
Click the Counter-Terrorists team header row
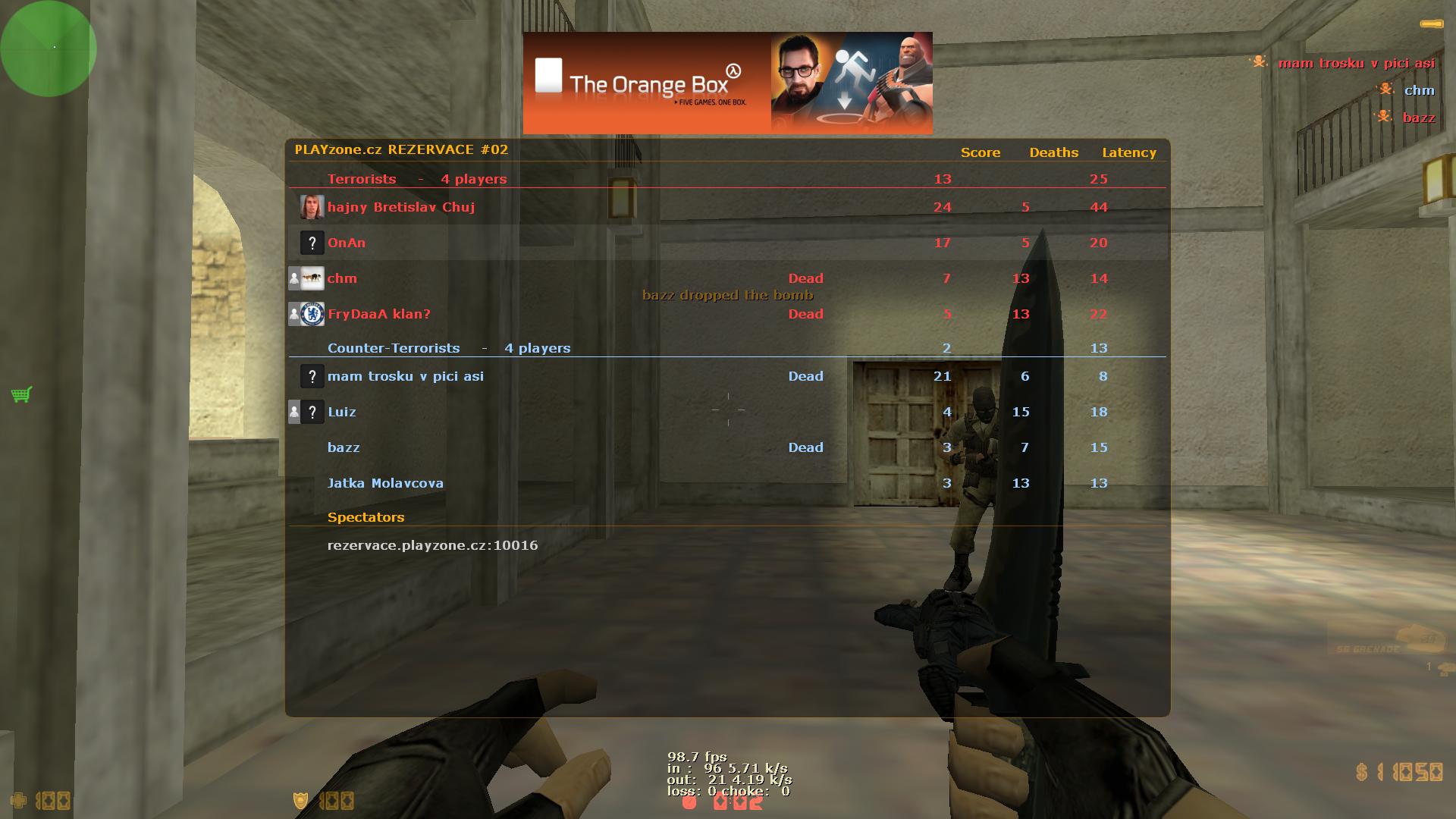coord(449,348)
